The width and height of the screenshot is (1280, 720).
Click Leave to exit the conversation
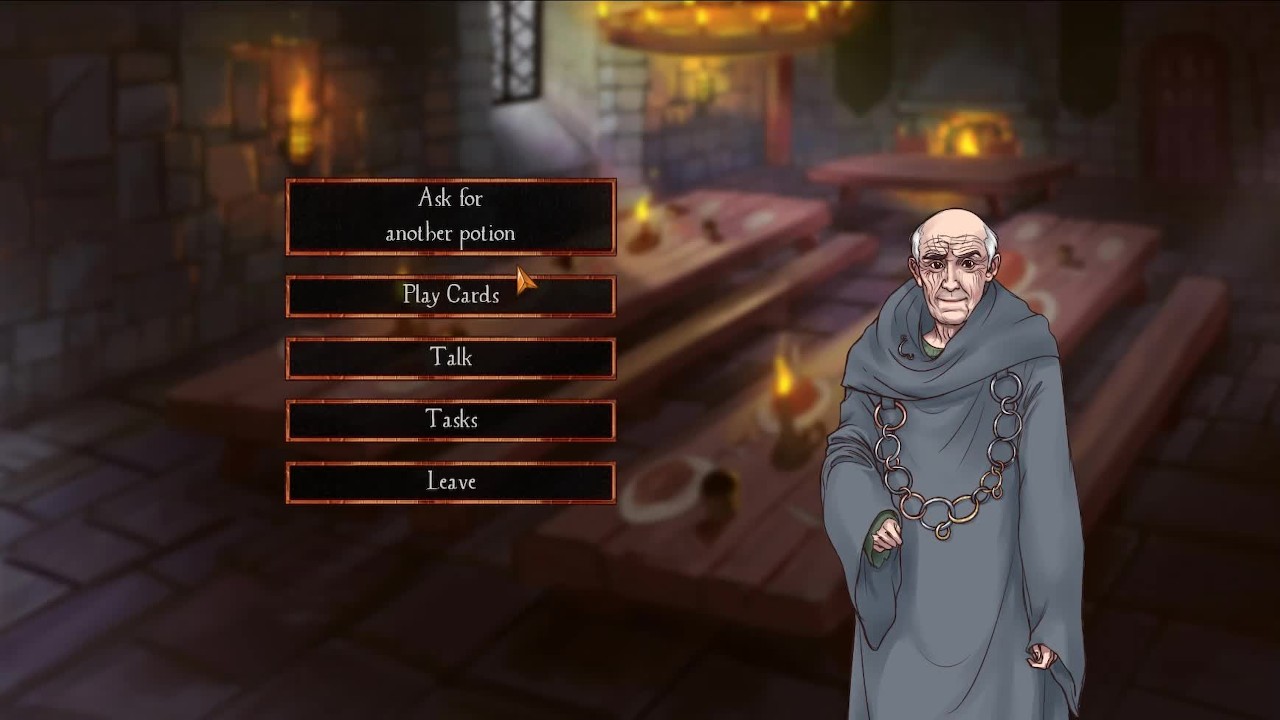[x=450, y=482]
